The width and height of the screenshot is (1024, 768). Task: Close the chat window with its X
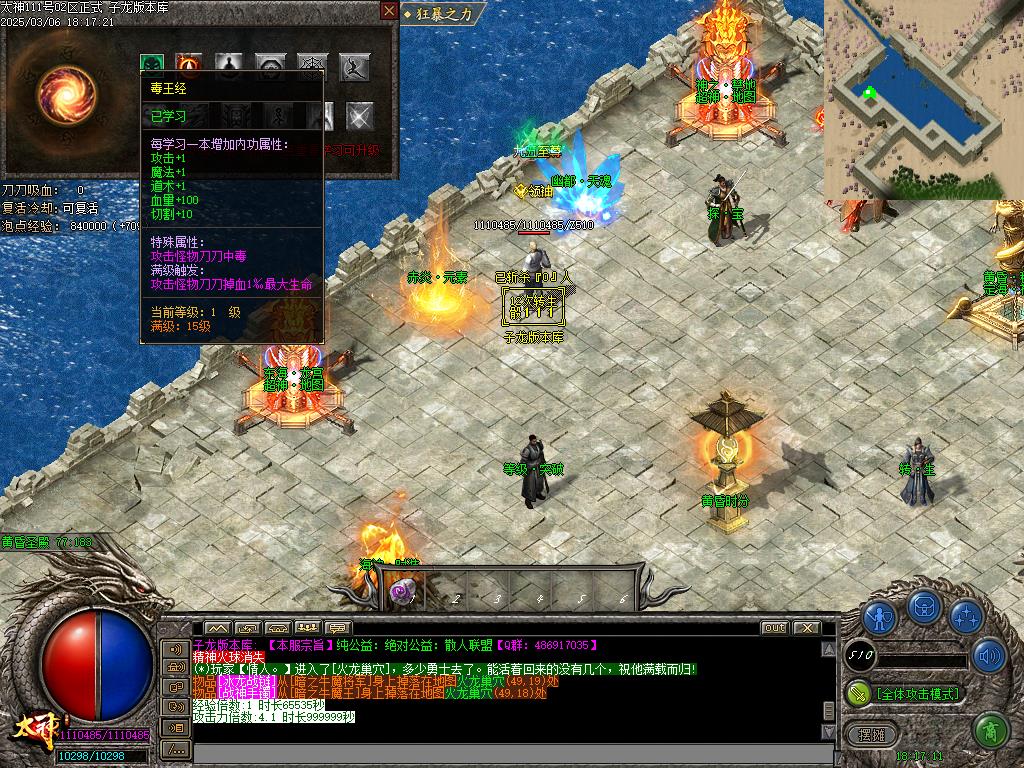tap(806, 628)
